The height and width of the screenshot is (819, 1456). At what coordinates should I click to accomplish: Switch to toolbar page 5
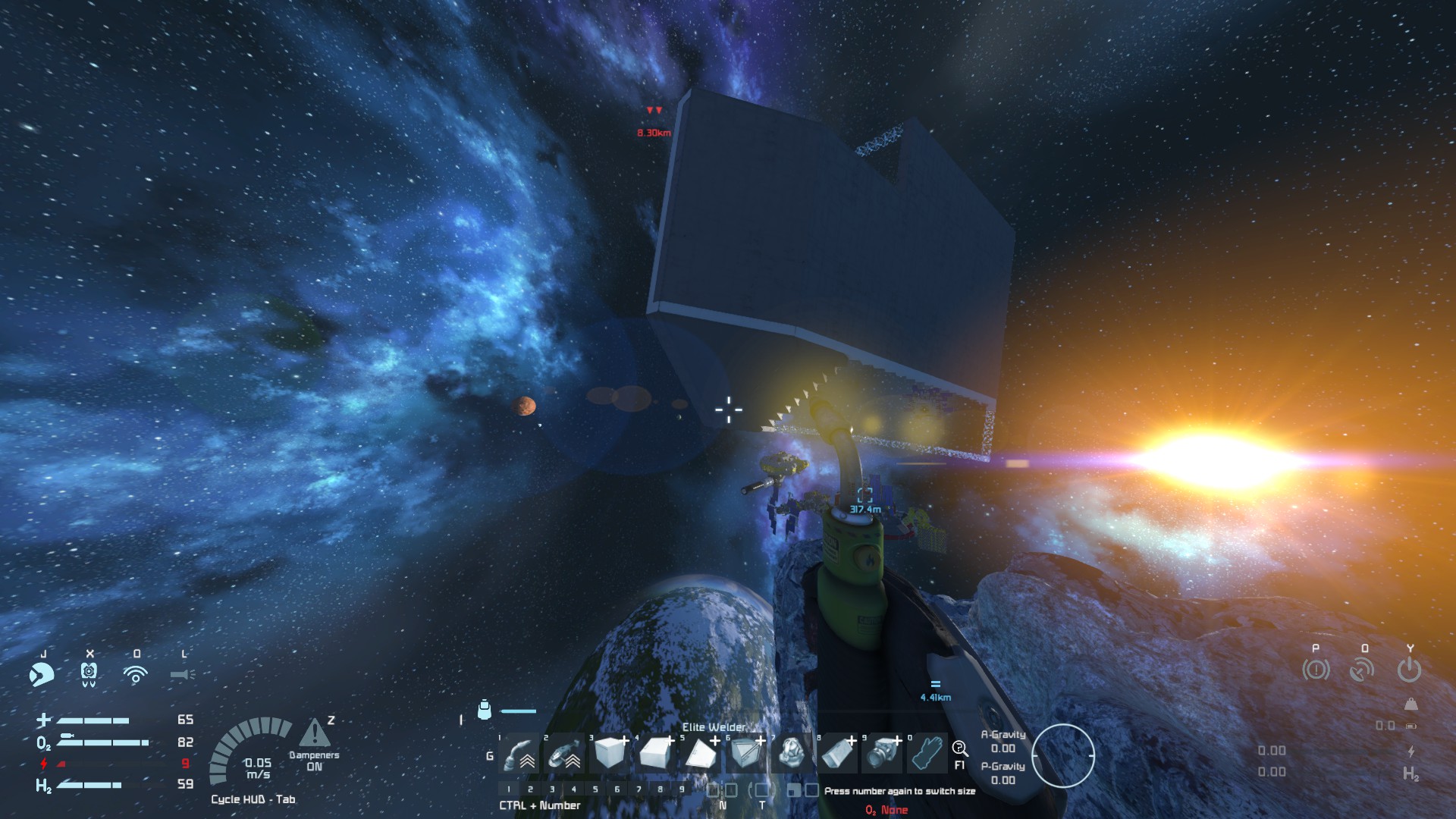tap(595, 789)
